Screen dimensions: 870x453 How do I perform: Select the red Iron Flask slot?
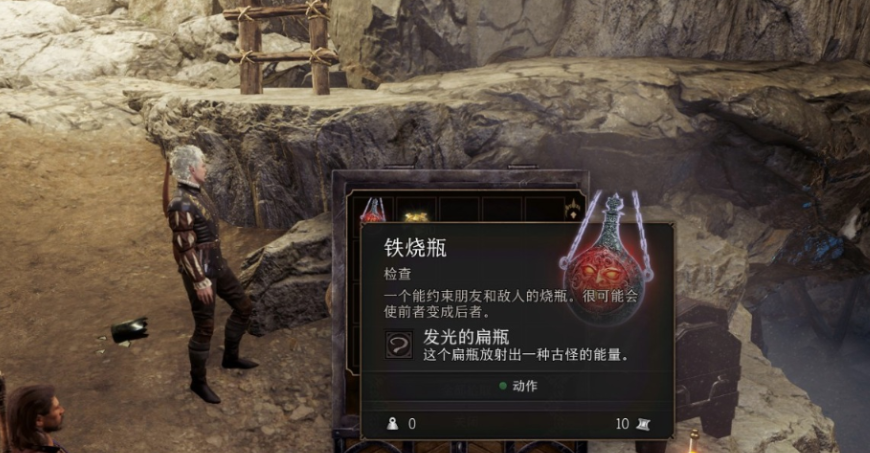tap(373, 210)
